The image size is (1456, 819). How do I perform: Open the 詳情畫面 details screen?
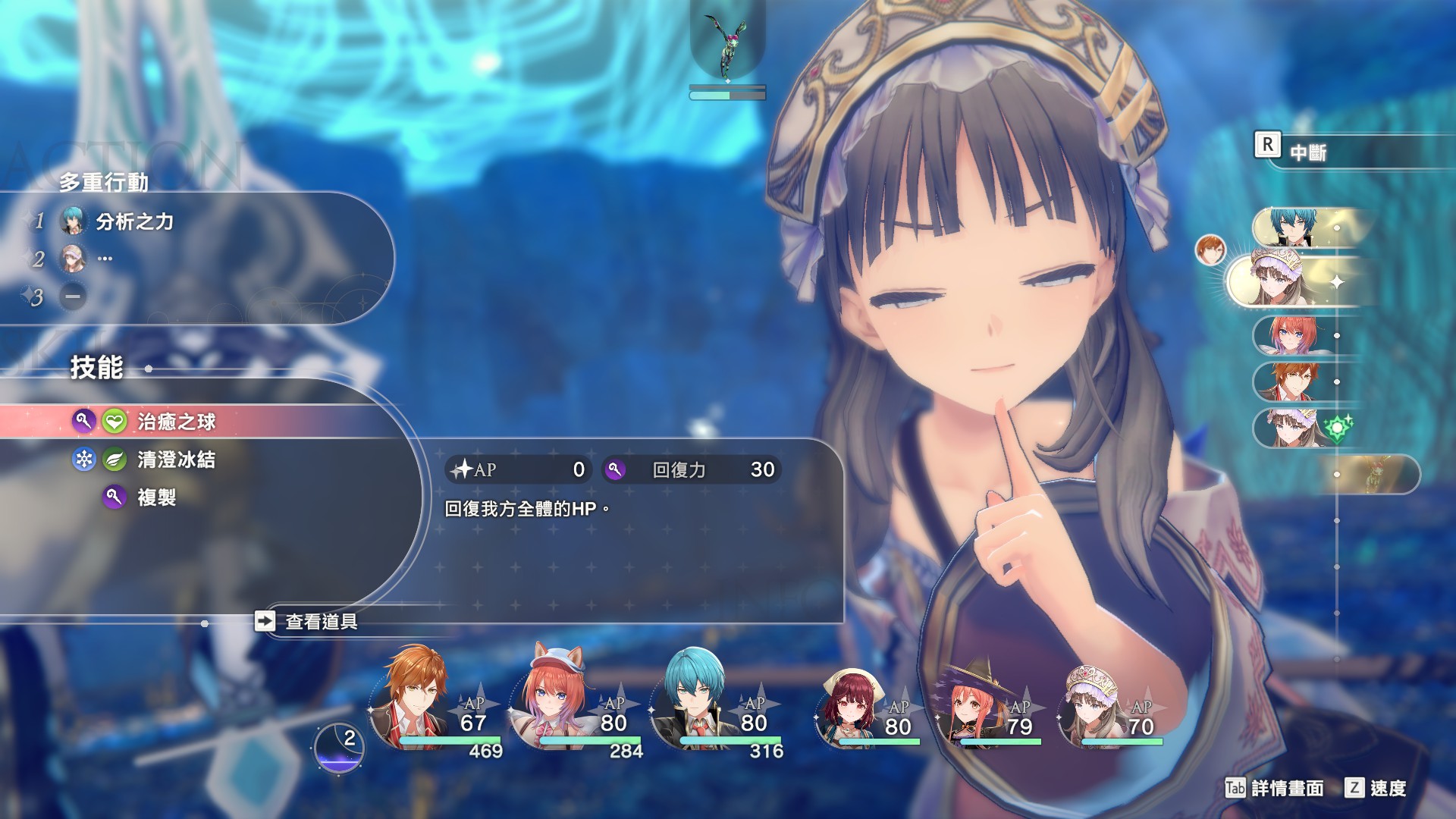[x=1286, y=789]
